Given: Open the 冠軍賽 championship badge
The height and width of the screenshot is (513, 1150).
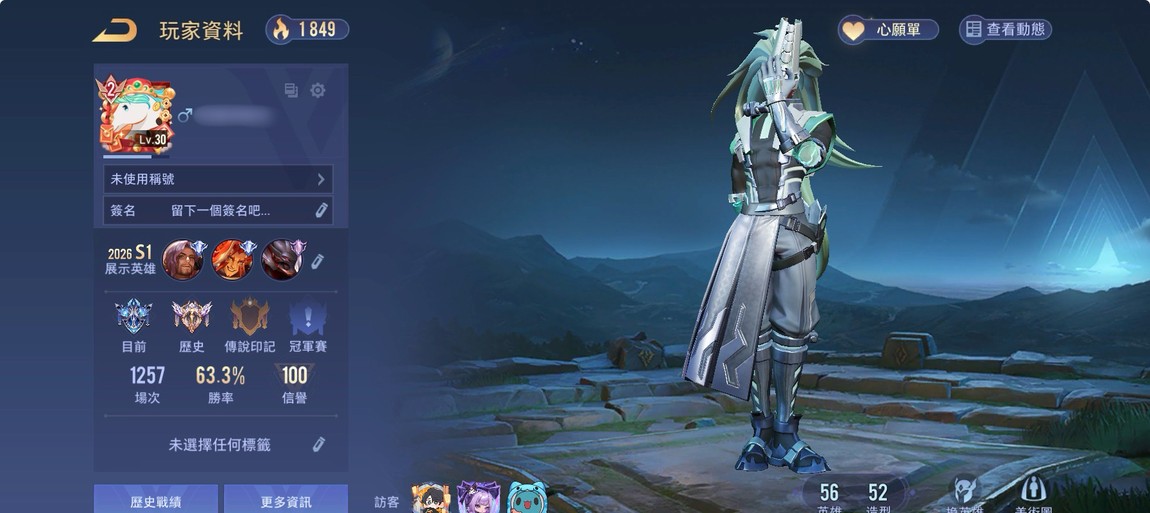Looking at the screenshot, I should 307,319.
